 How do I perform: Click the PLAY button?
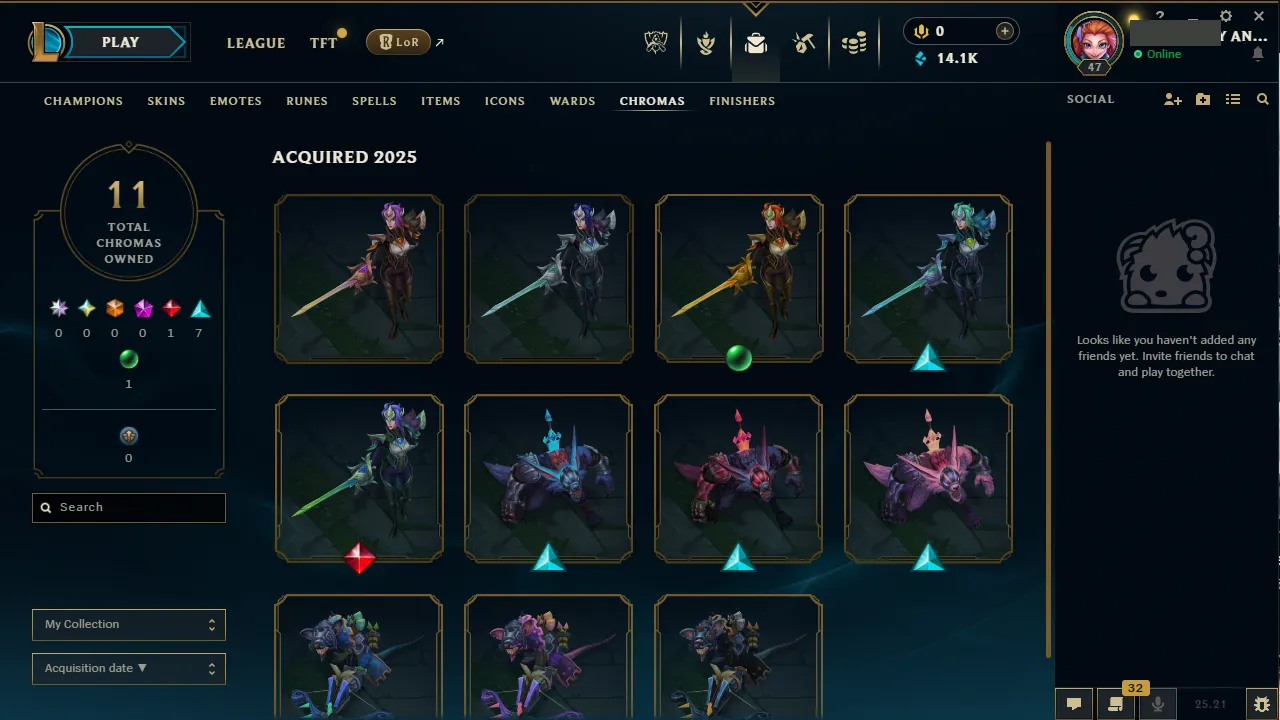tap(120, 42)
